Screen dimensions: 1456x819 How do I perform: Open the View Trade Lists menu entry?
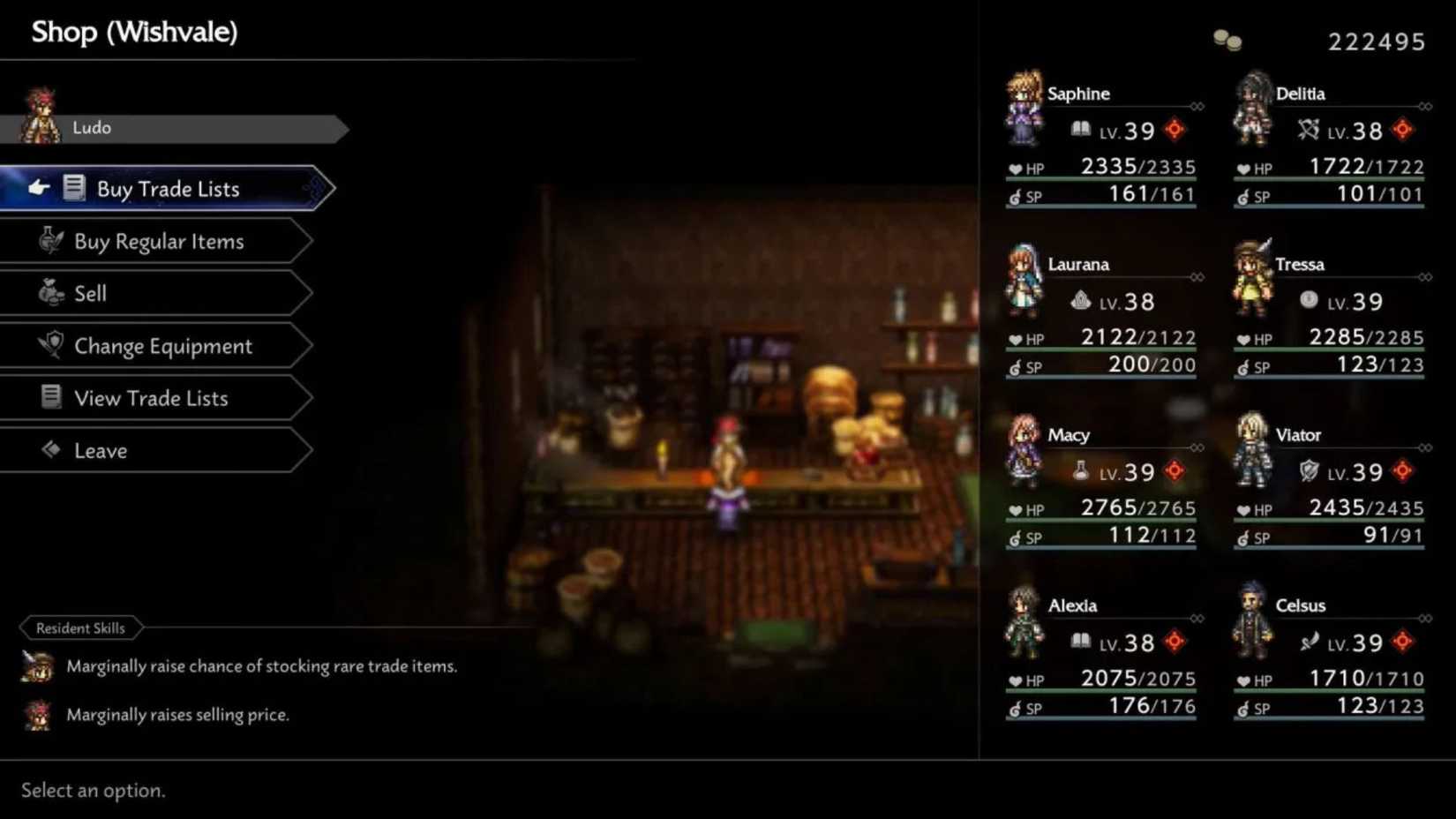point(150,397)
